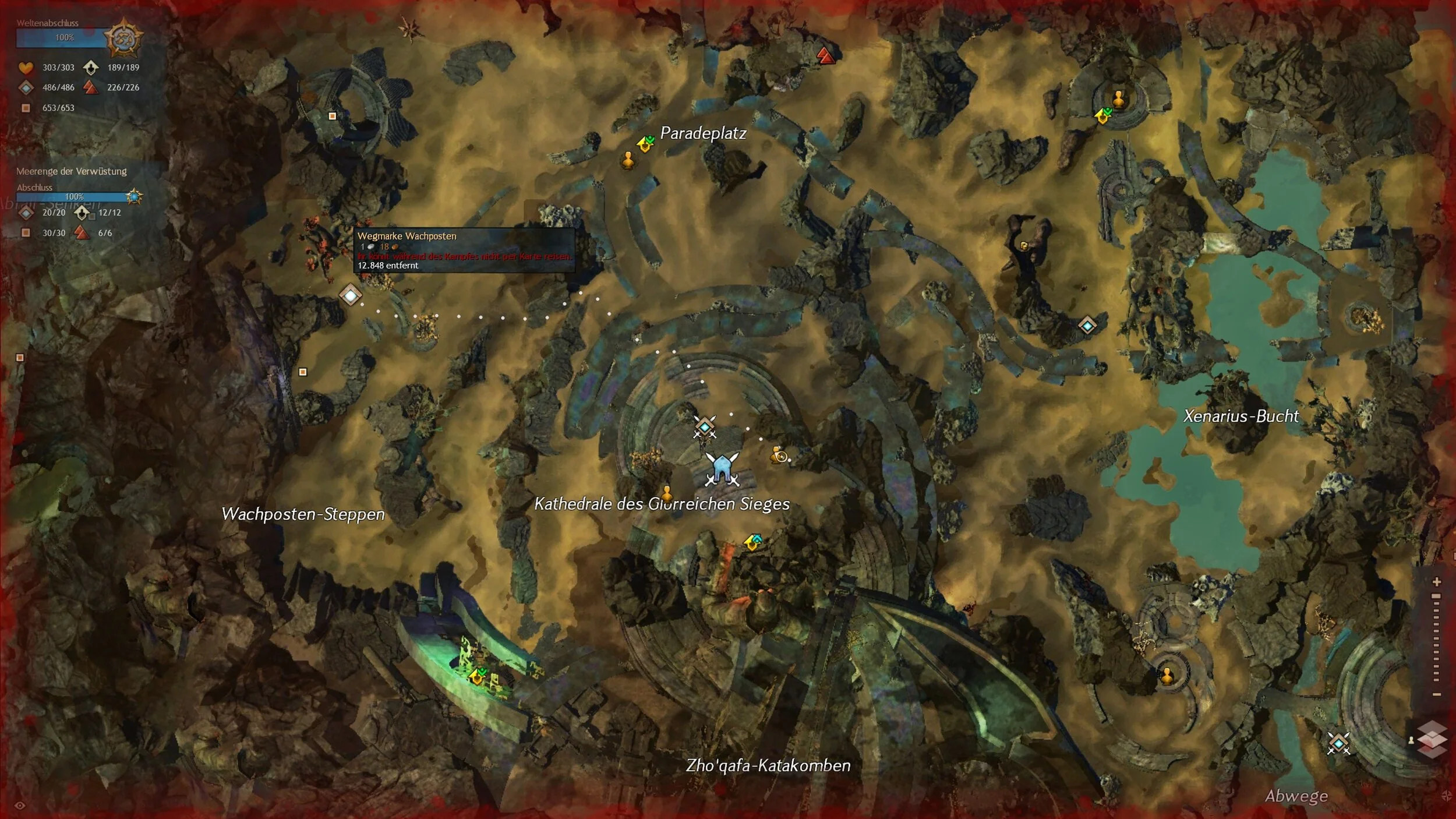
Task: Select the Wegmarke Wachposten waypoint marker
Action: (x=350, y=295)
